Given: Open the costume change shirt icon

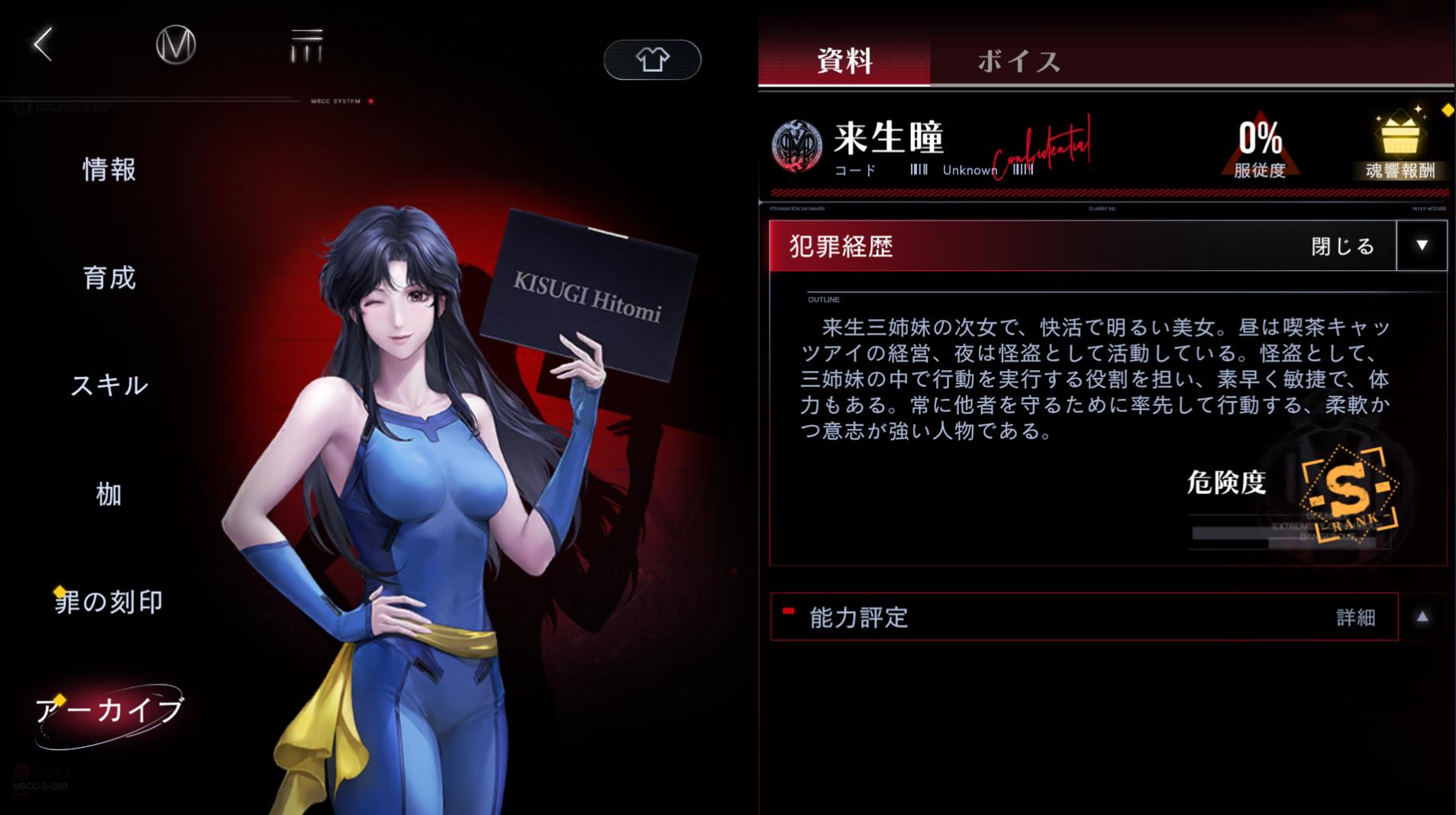Looking at the screenshot, I should pos(653,59).
